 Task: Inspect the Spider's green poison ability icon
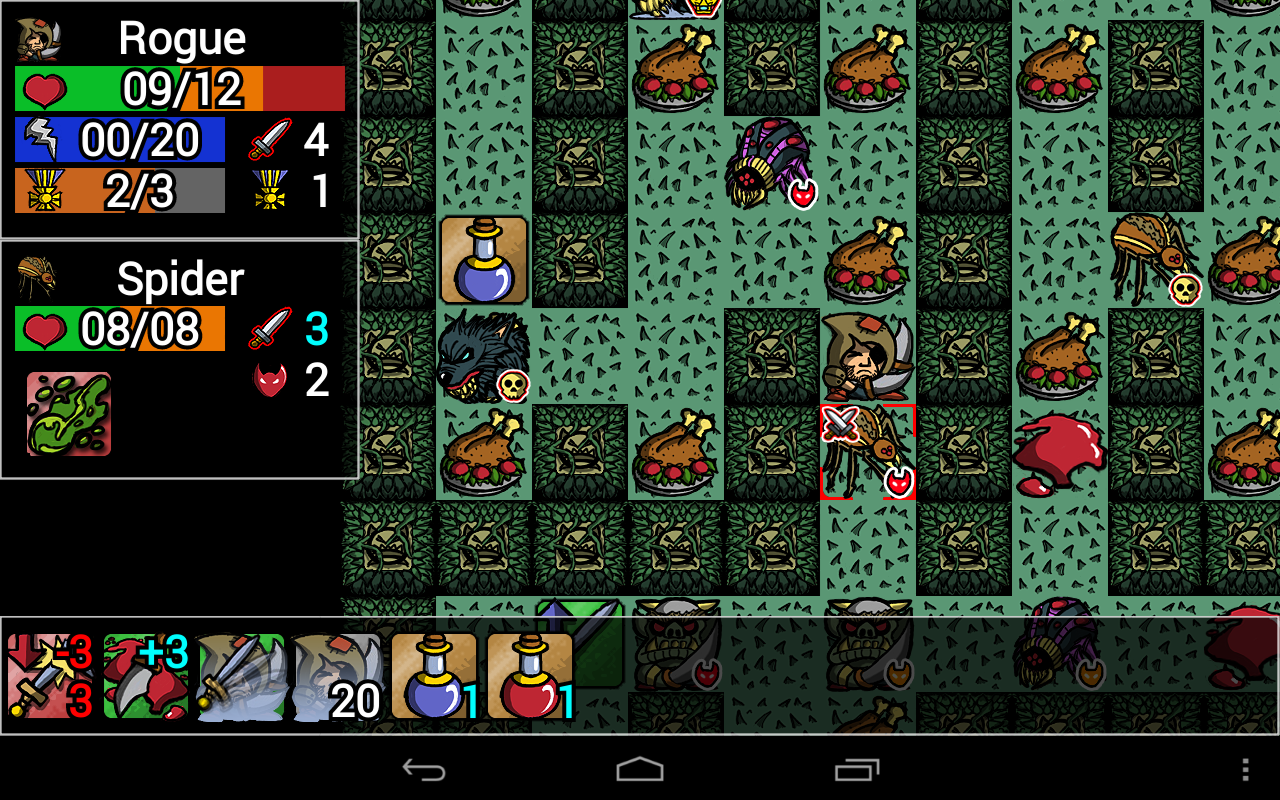click(x=69, y=414)
